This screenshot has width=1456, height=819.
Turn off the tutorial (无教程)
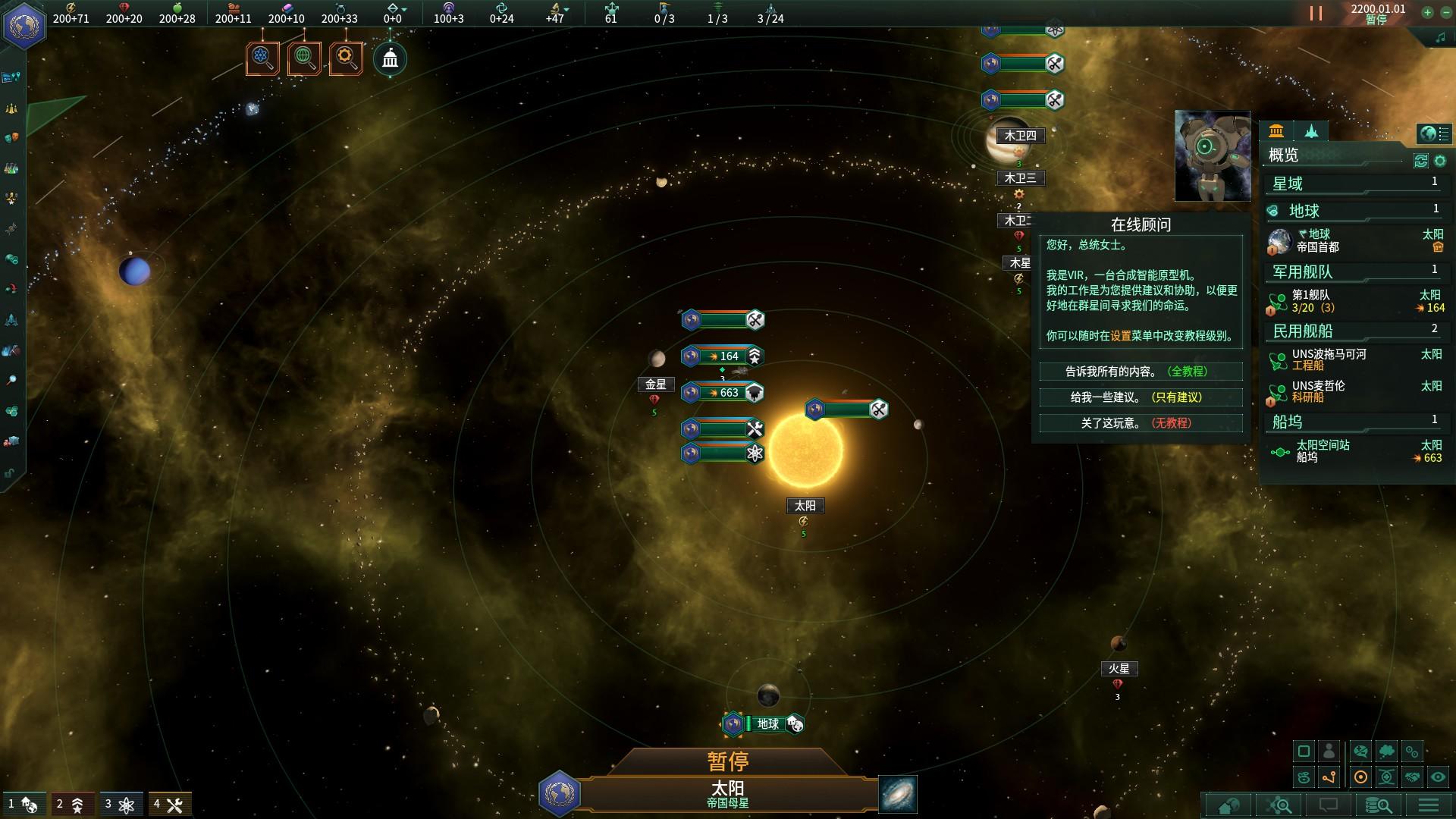tap(1141, 423)
